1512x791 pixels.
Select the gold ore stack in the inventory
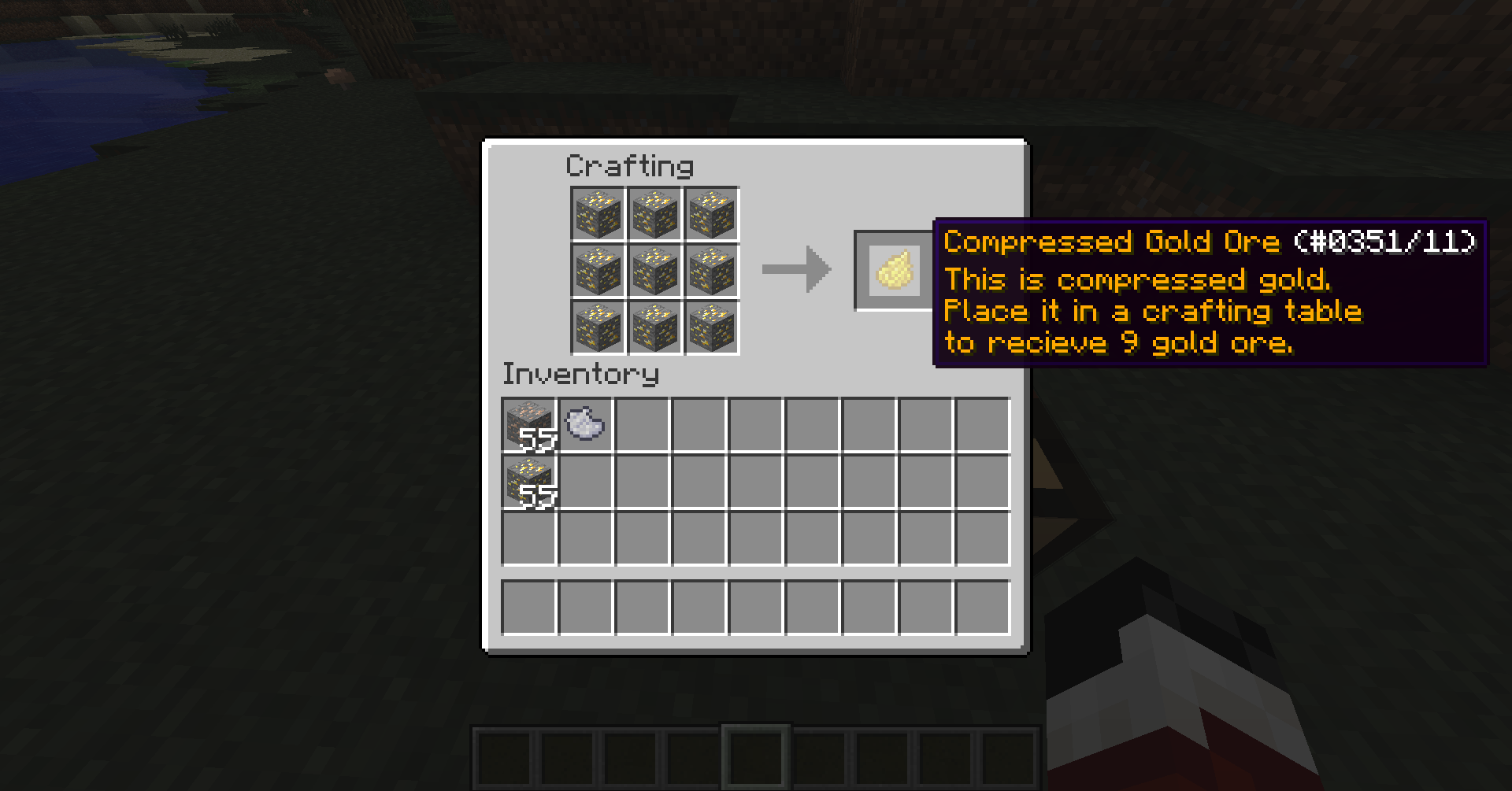click(x=529, y=482)
